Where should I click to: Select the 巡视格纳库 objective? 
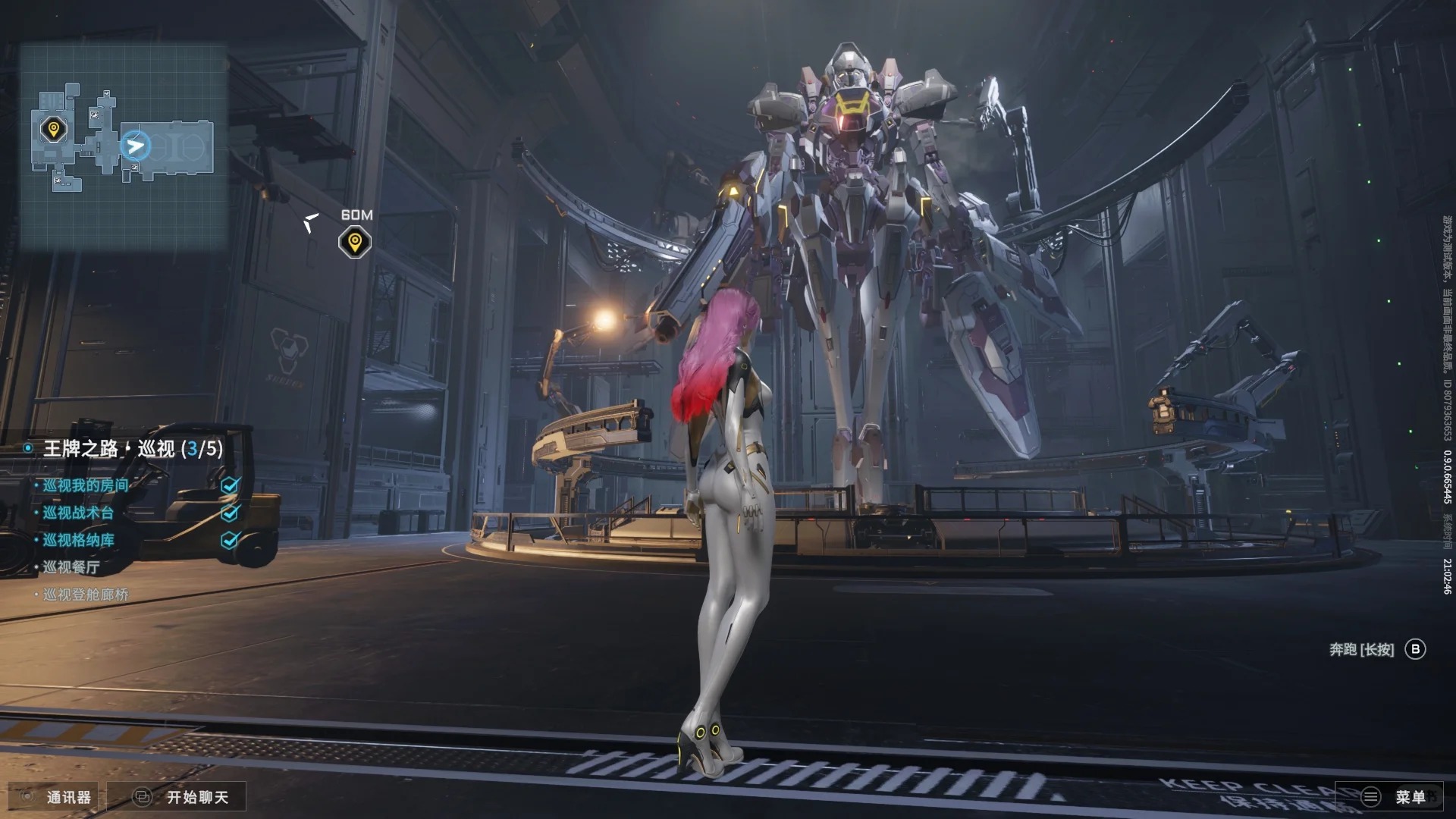[x=78, y=540]
